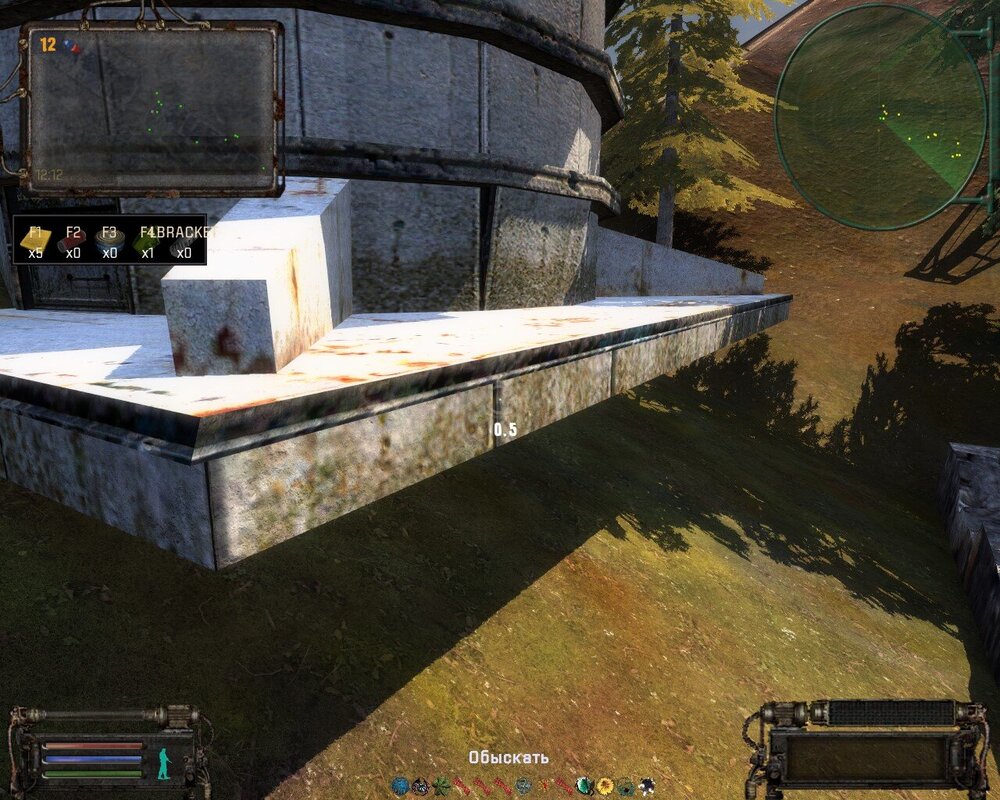Select the white and dark blue artifact icon
1000x800 pixels.
pyautogui.click(x=647, y=786)
